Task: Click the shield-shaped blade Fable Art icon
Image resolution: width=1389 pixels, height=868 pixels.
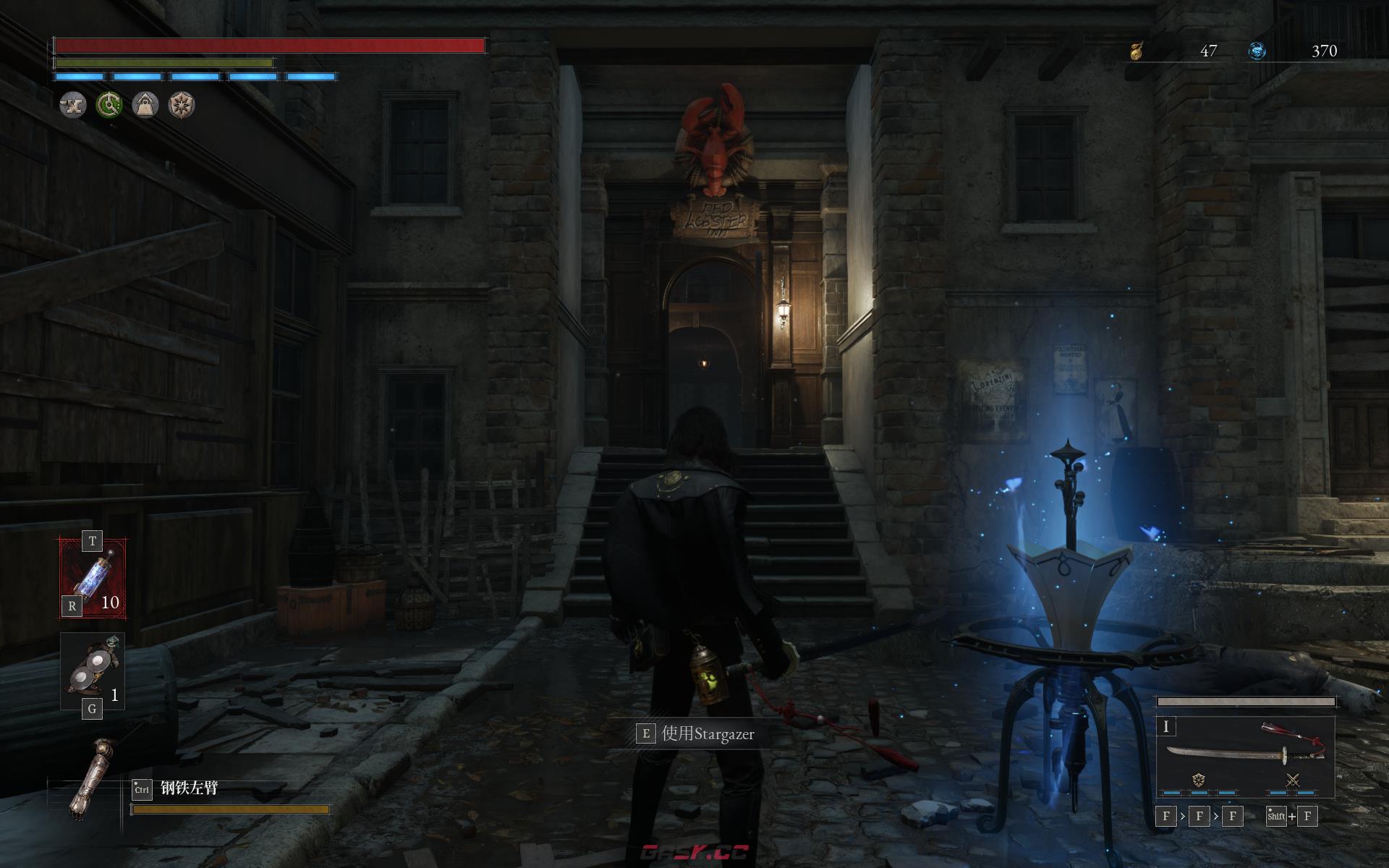Action: pyautogui.click(x=1199, y=780)
